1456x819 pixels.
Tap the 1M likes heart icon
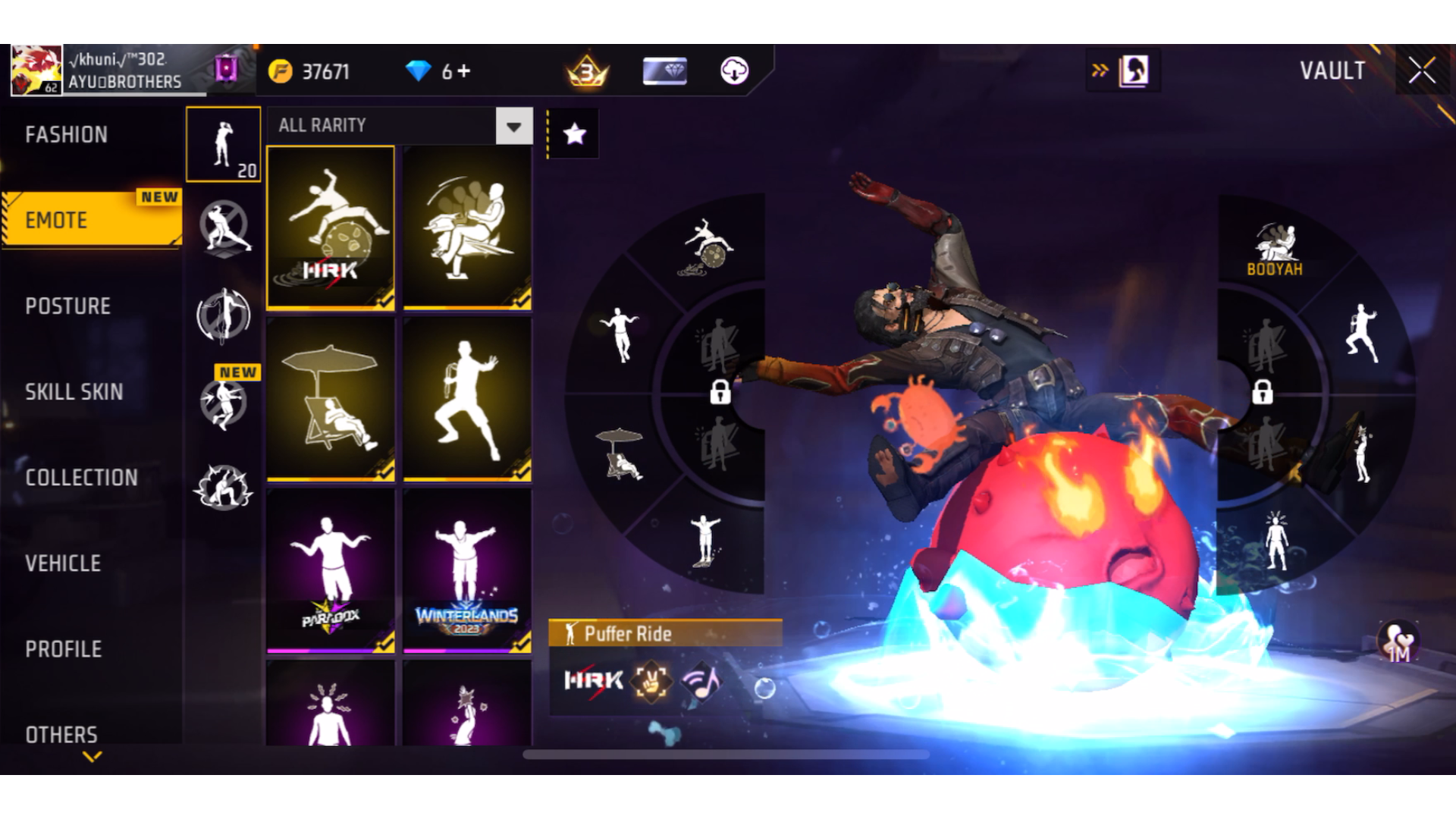(1399, 641)
